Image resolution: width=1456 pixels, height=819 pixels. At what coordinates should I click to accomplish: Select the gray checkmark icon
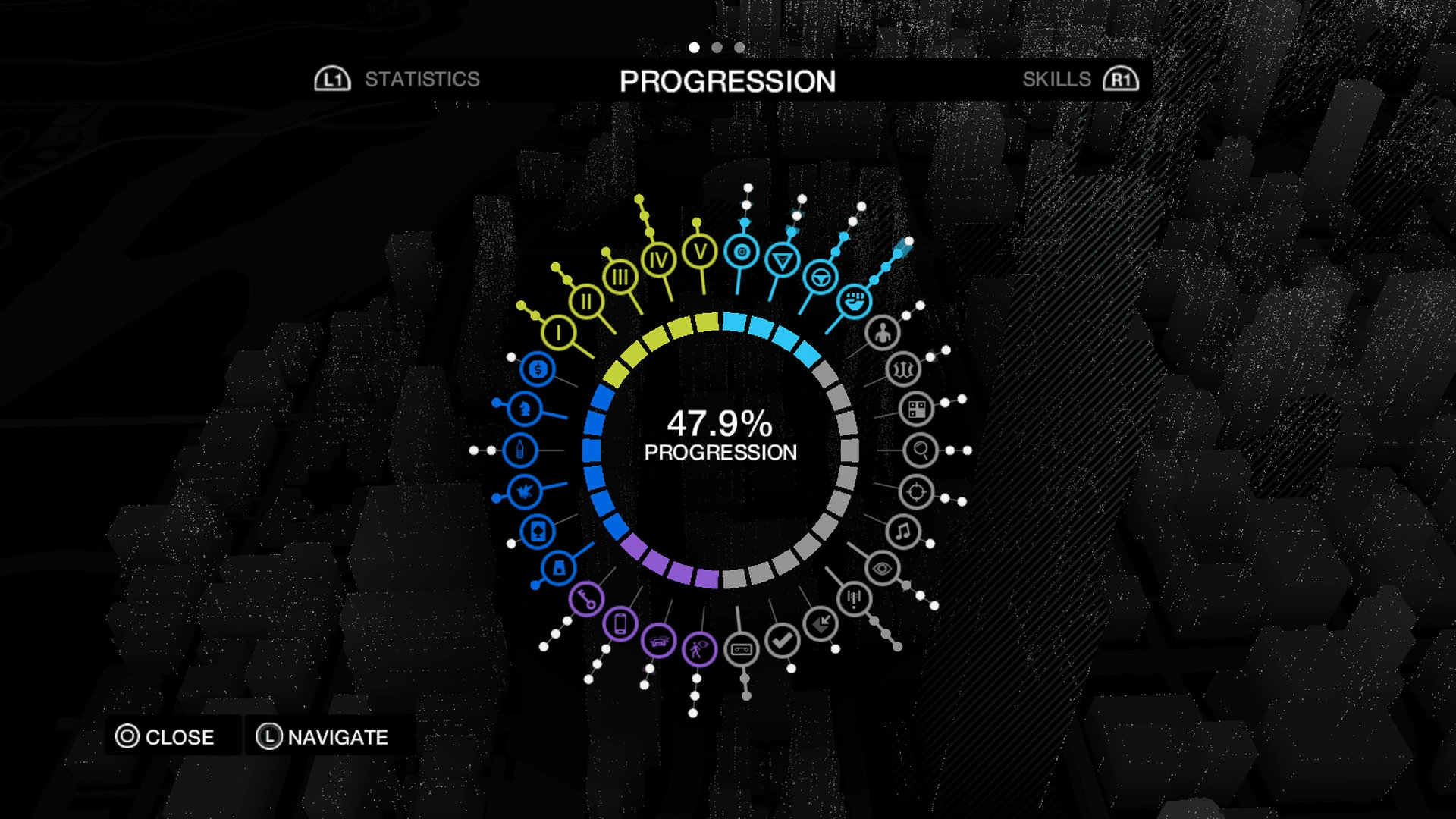pyautogui.click(x=782, y=641)
